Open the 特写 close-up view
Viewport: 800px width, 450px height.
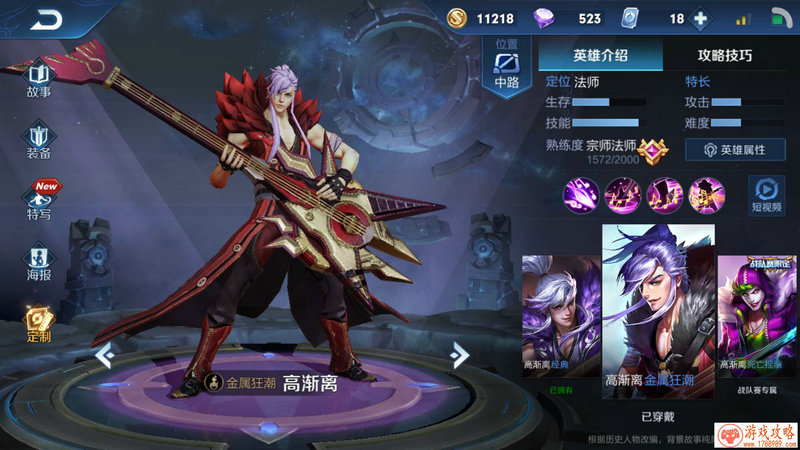[39, 200]
